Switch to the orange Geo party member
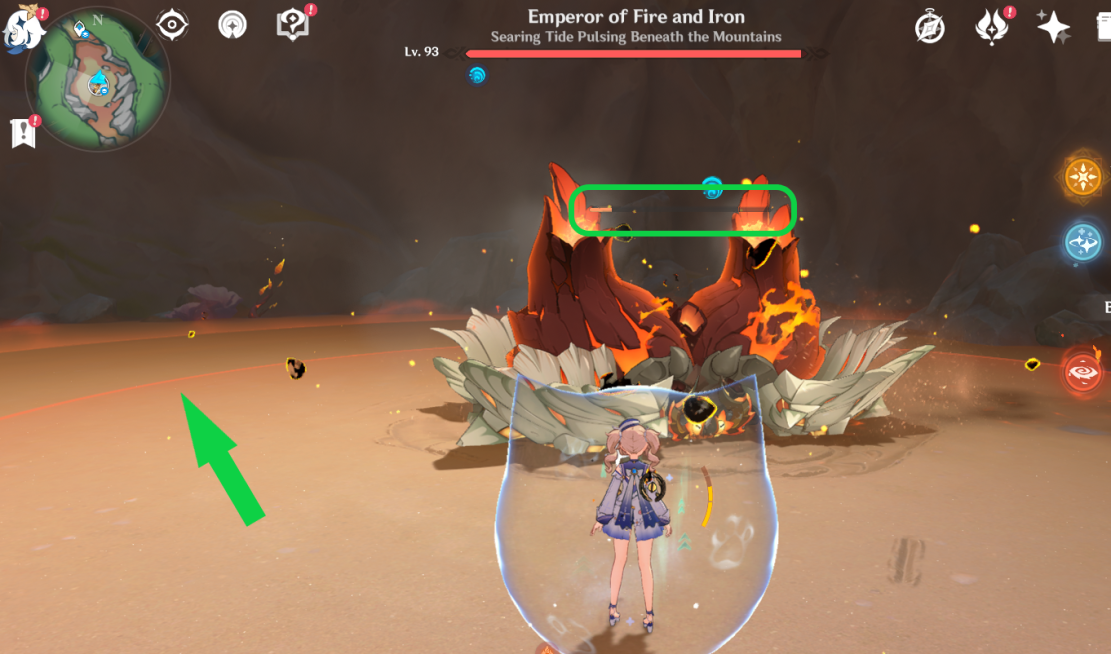The image size is (1111, 654). [1082, 178]
